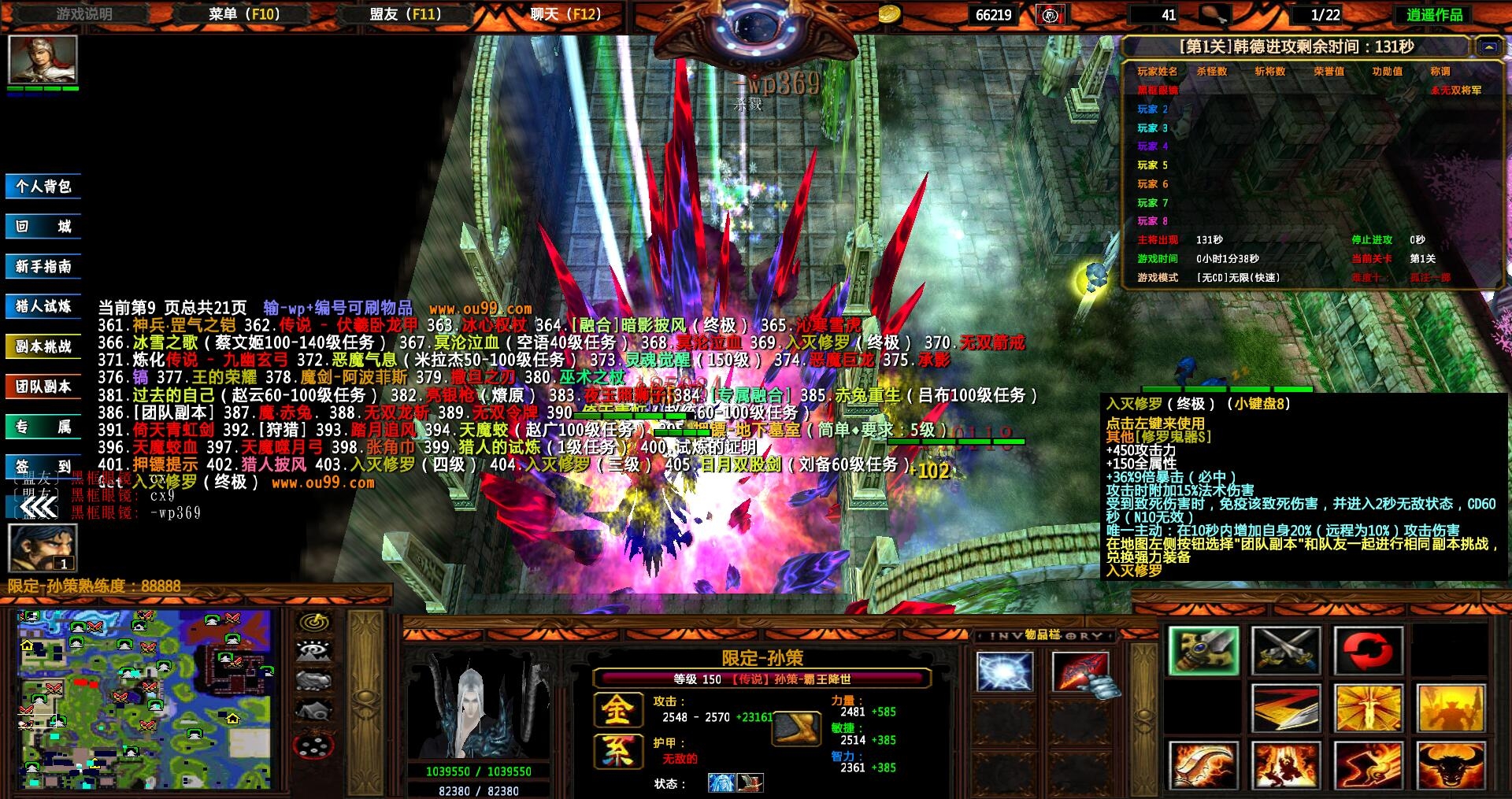The image size is (1512, 799).
Task: Click the red circular arrows ability icon
Action: [1367, 651]
